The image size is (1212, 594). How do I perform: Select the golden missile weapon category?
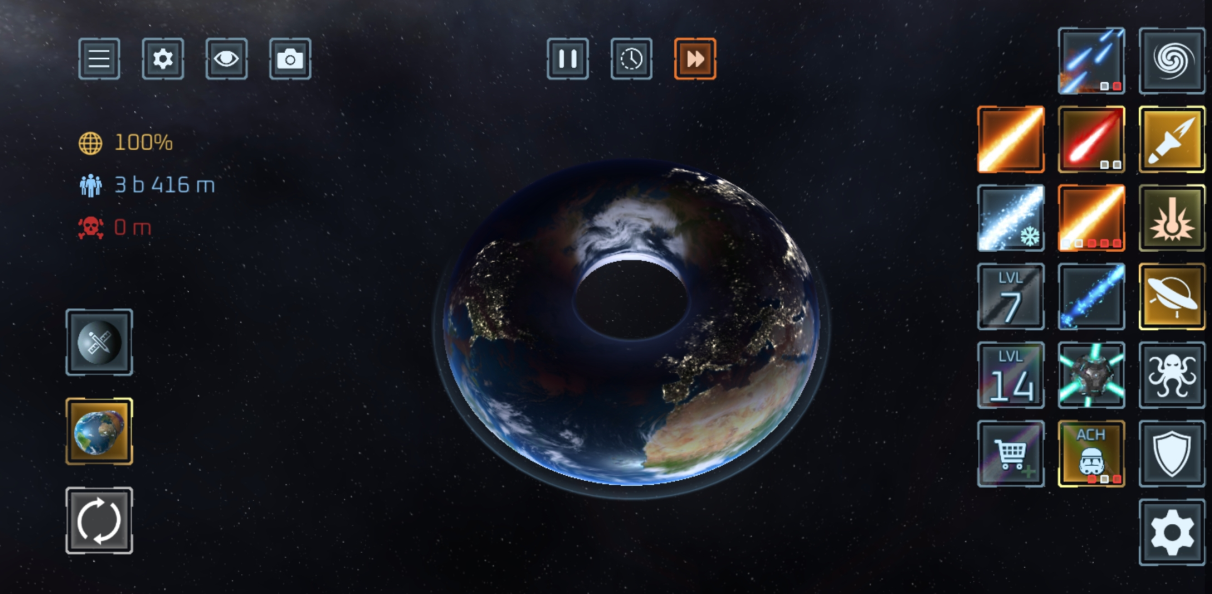point(1172,140)
